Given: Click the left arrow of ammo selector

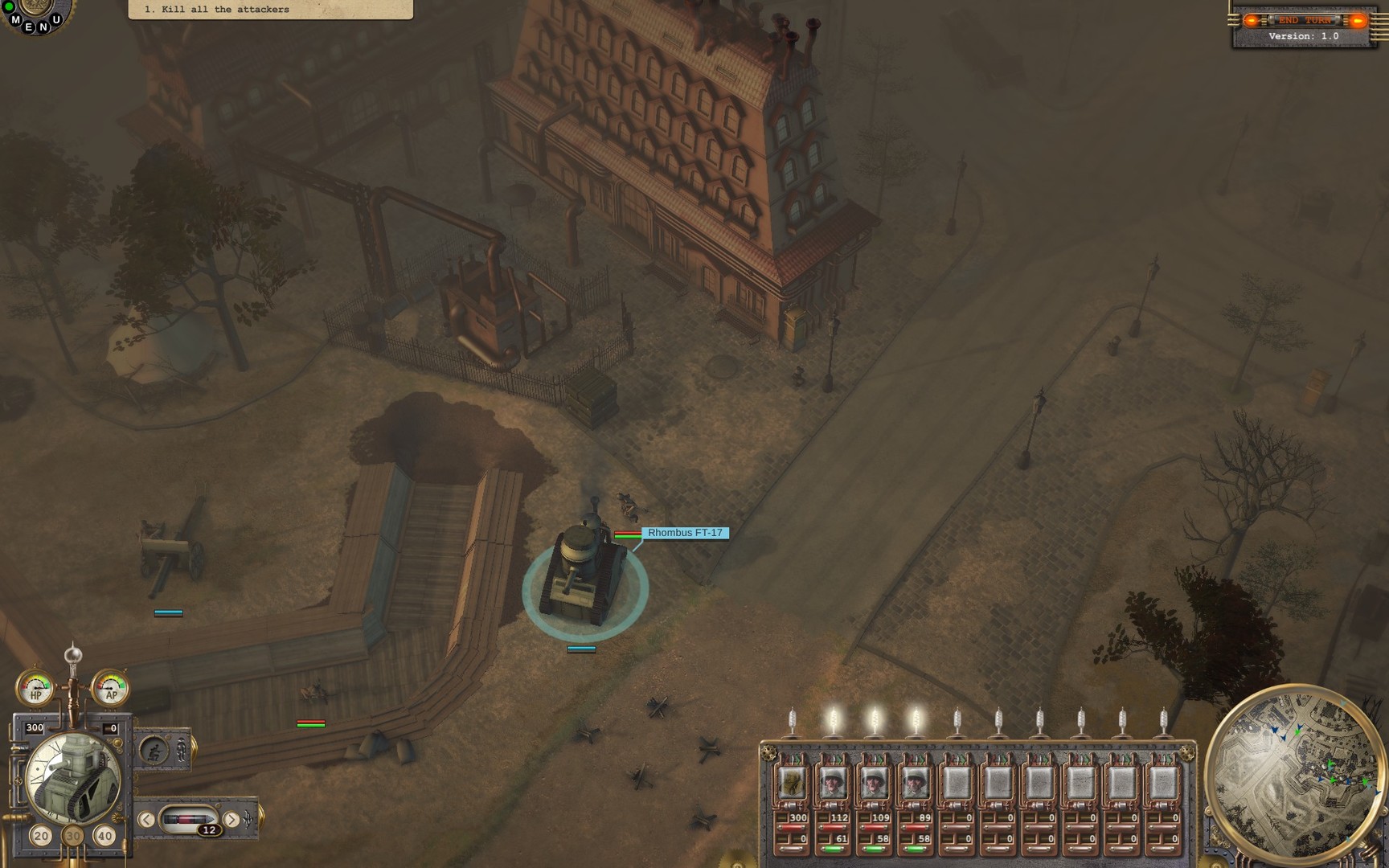Looking at the screenshot, I should click(x=146, y=819).
